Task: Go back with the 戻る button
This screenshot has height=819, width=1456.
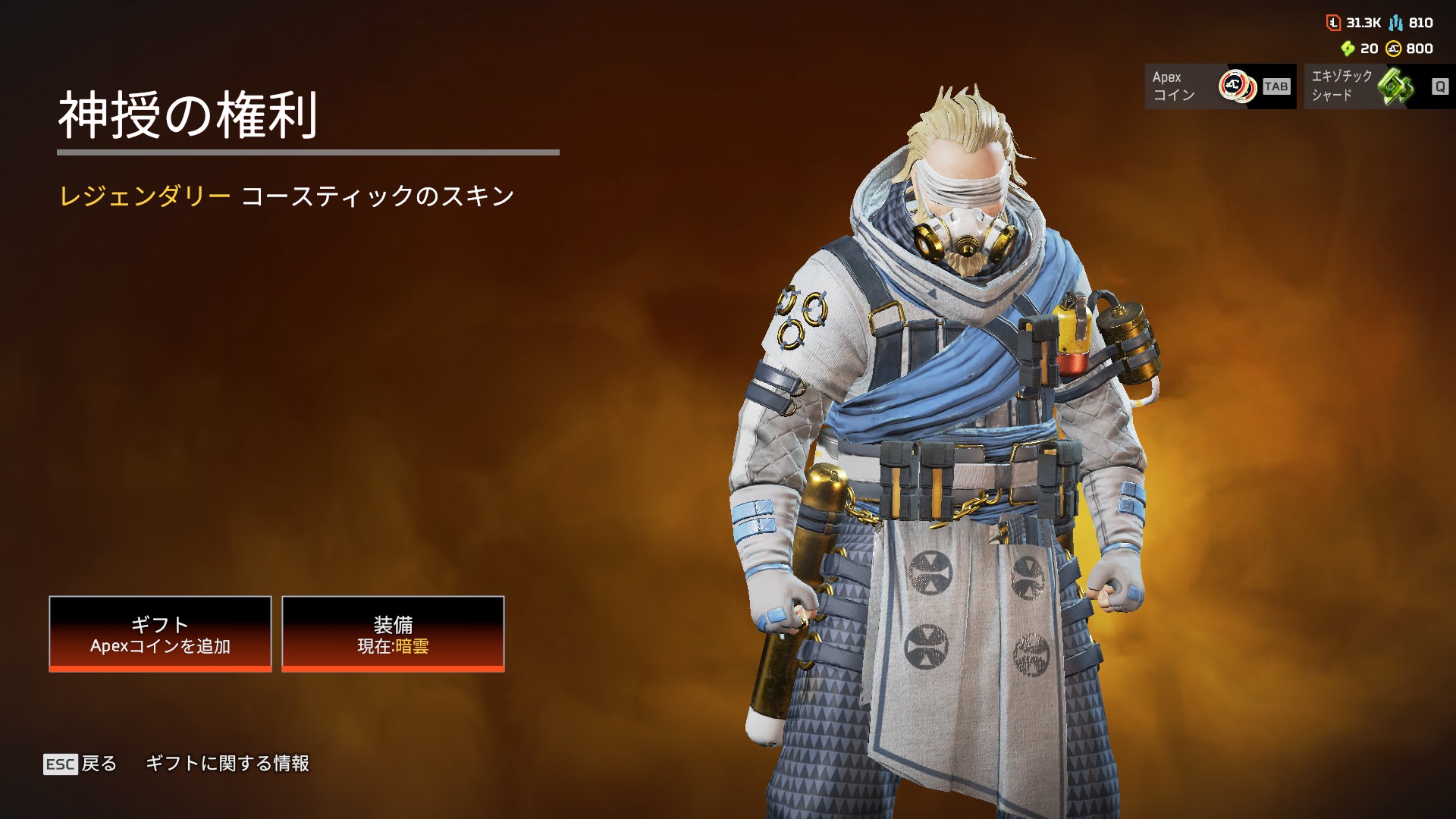Action: click(x=81, y=764)
